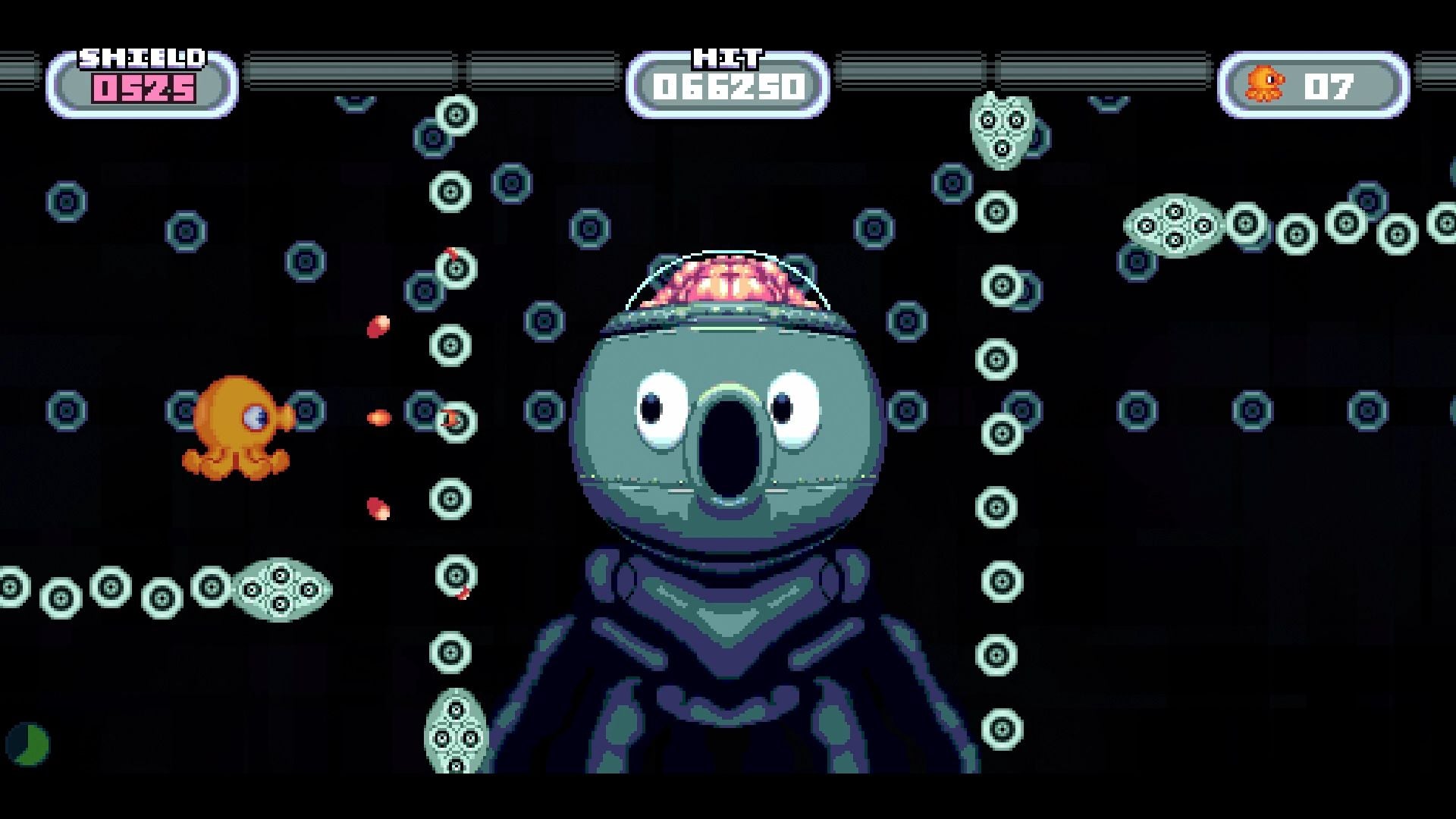
Task: Expand the lives capsule showing 07
Action: tap(1312, 83)
